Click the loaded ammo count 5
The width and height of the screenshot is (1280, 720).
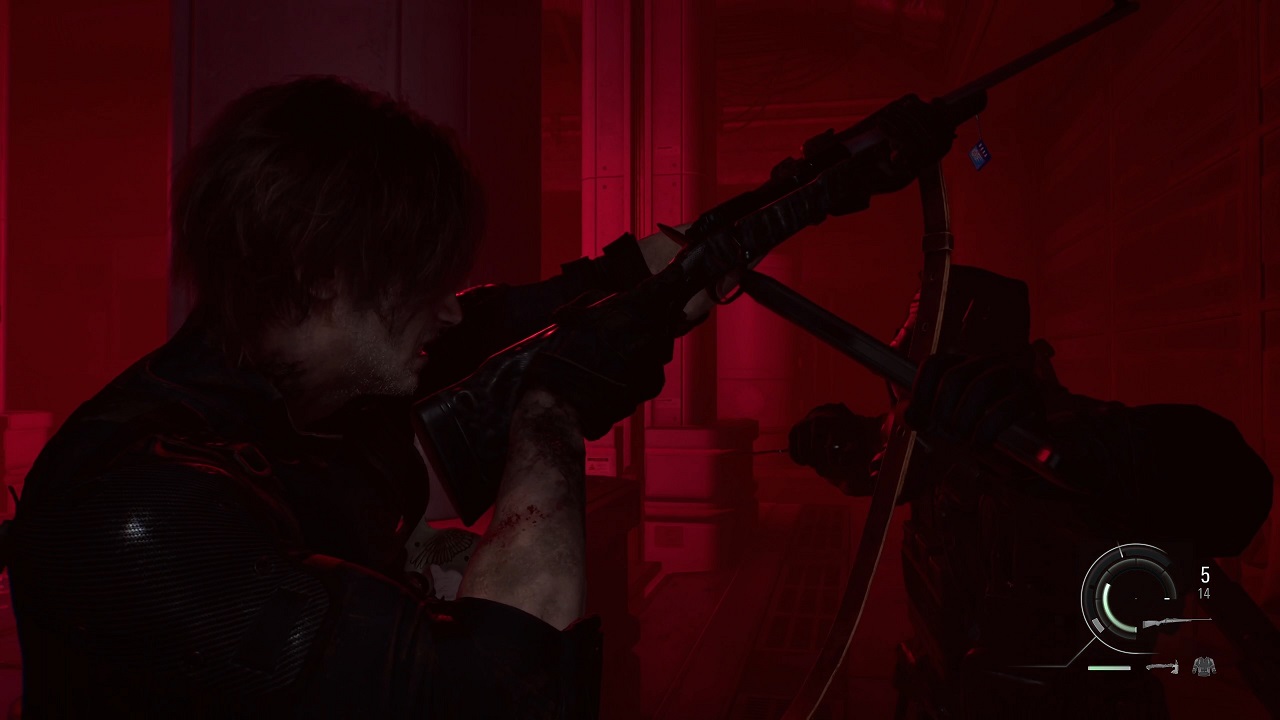point(1204,574)
